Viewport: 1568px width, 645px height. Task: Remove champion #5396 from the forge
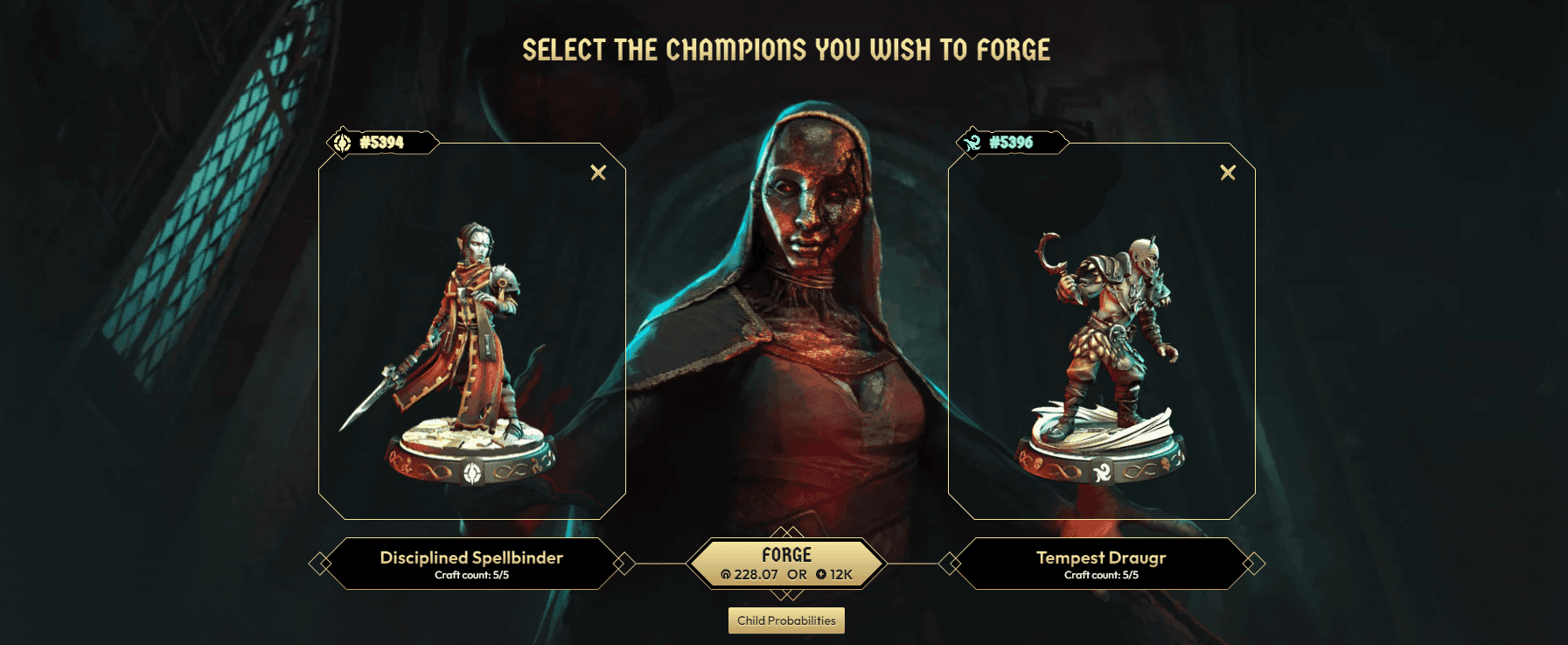click(x=1228, y=172)
